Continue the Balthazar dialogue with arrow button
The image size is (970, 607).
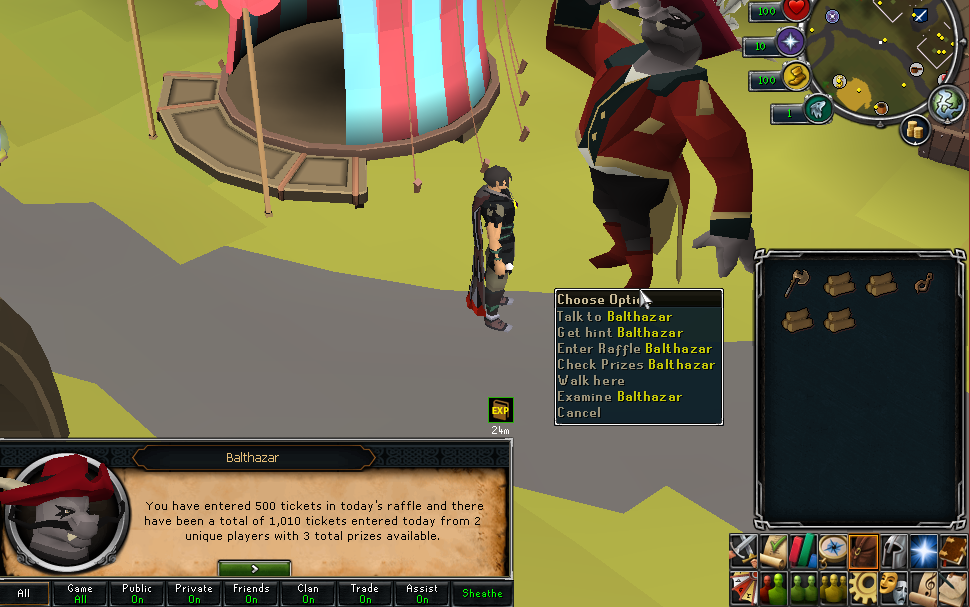pos(254,568)
